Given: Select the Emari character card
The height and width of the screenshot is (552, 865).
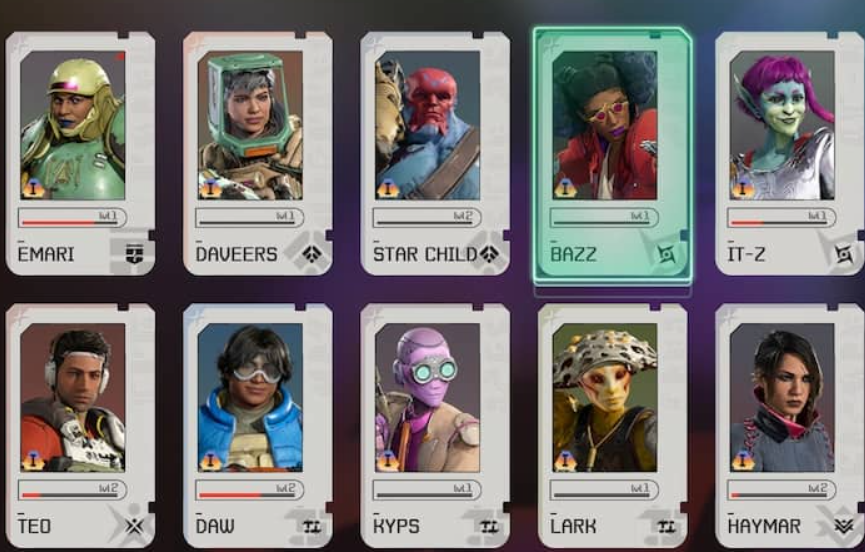Looking at the screenshot, I should click(80, 152).
